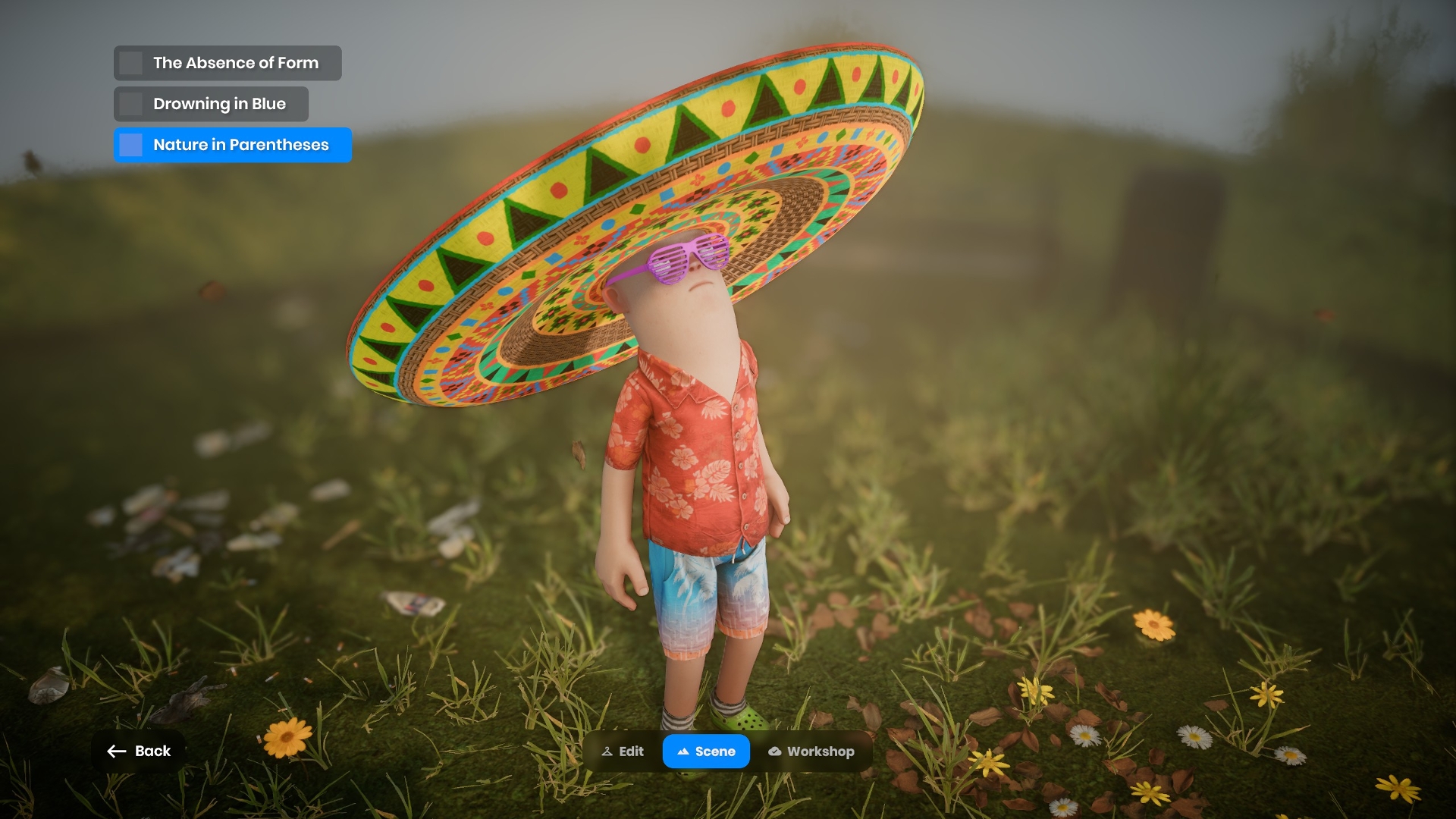This screenshot has height=819, width=1456.
Task: Pick the Nature in Parentheses scene
Action: pos(232,145)
